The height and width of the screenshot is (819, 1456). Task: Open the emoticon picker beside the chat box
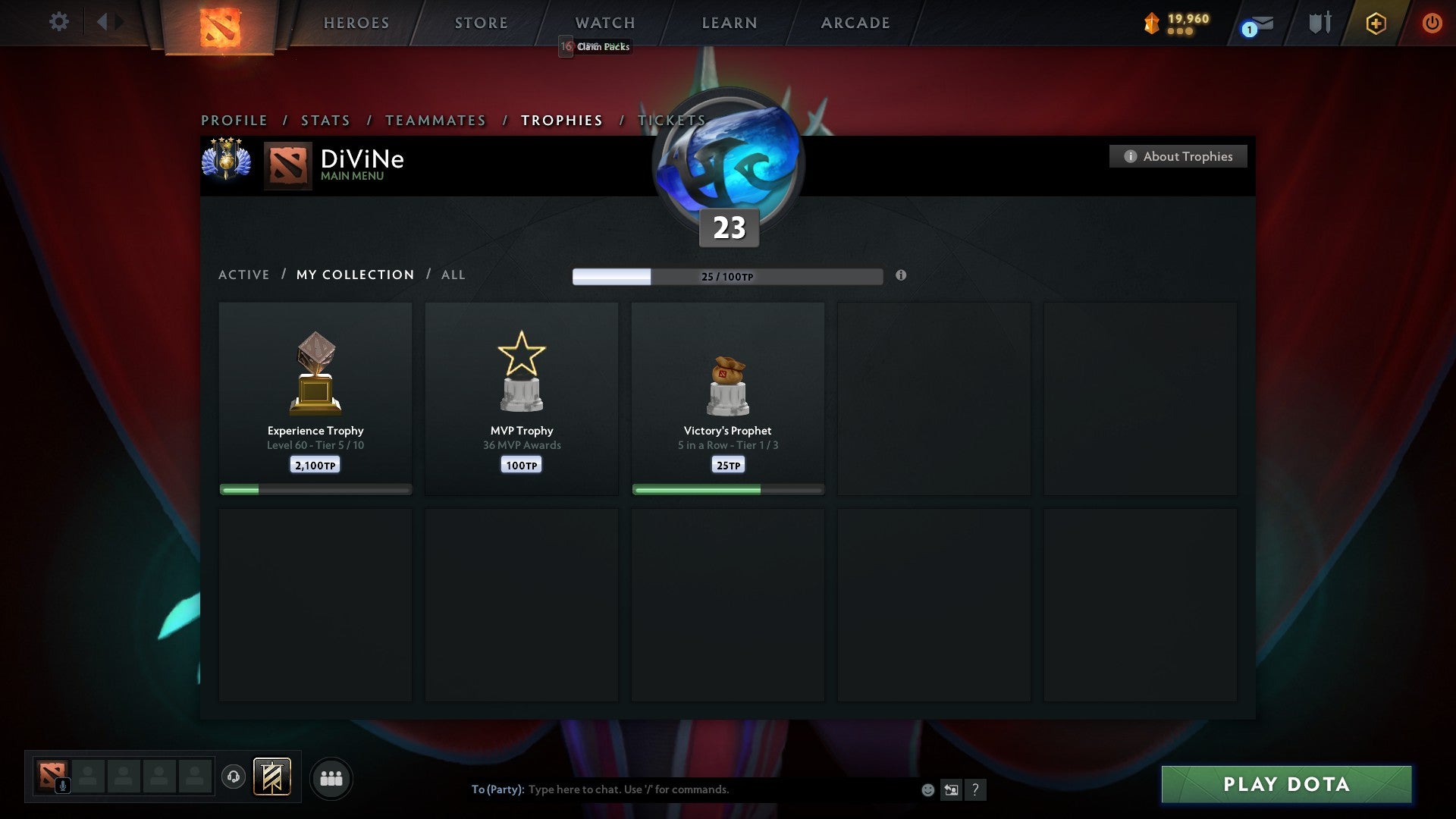(927, 789)
